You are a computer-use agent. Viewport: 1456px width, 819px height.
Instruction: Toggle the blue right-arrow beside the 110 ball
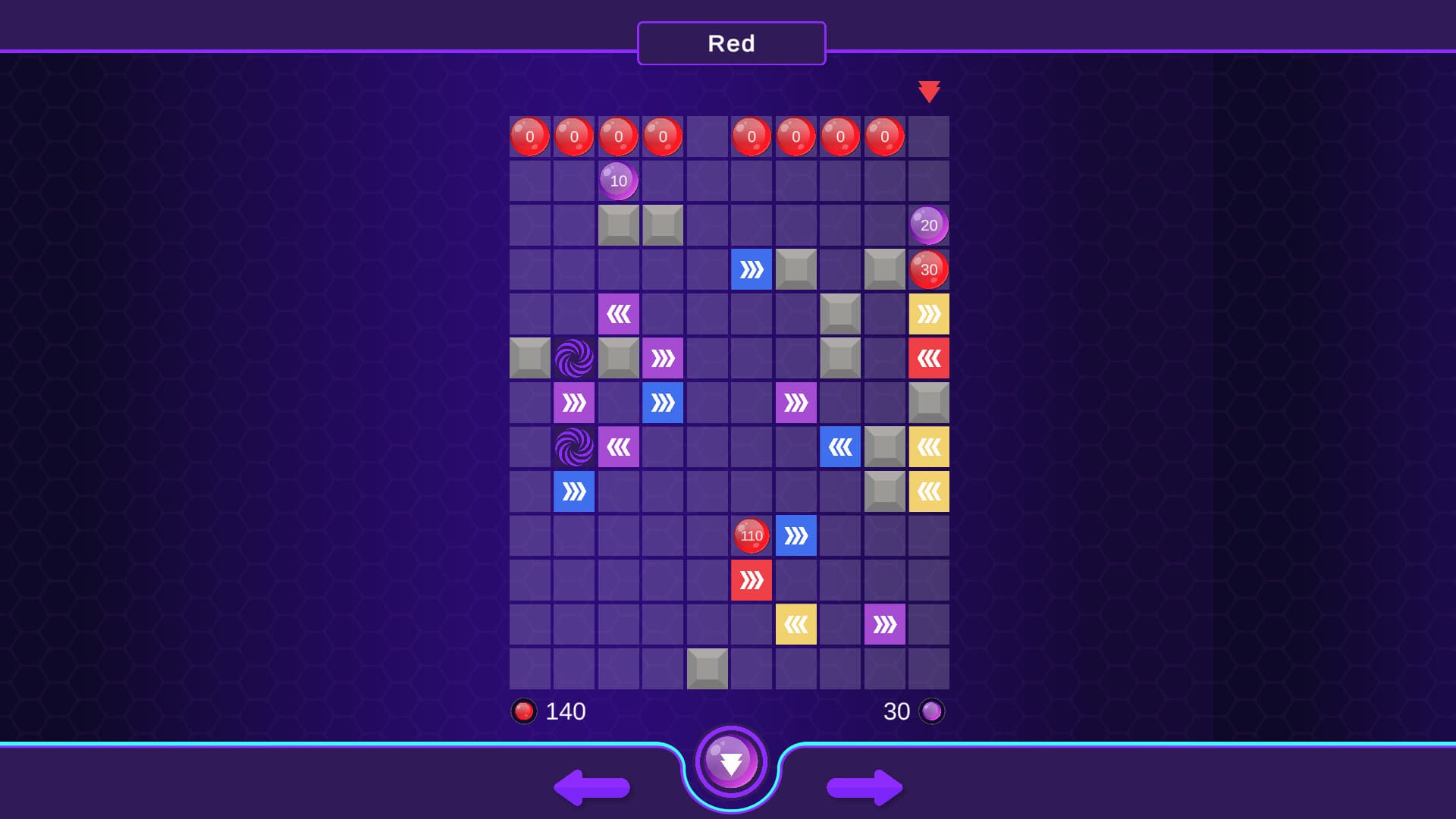(796, 535)
